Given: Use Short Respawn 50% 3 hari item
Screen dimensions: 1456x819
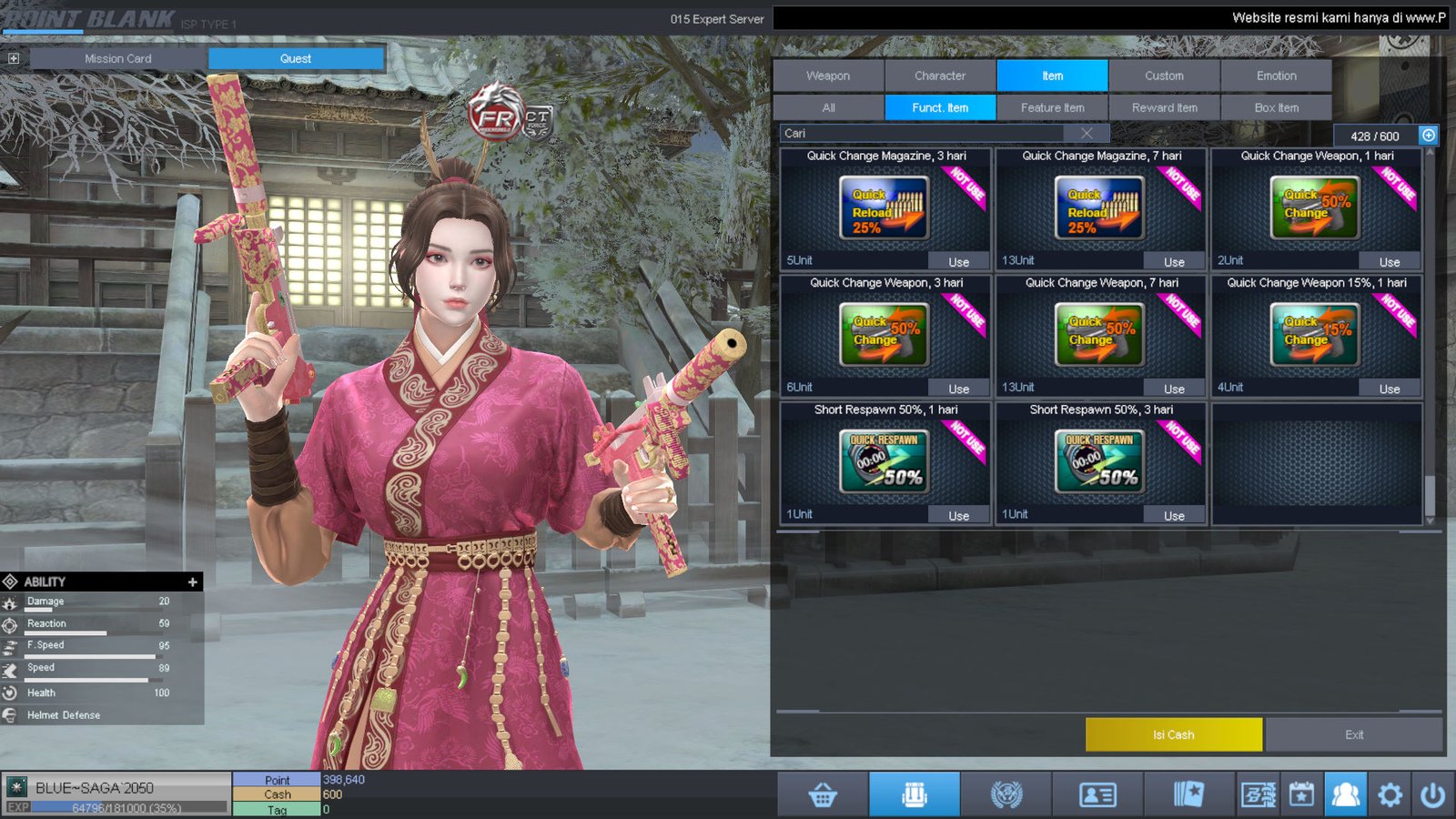Looking at the screenshot, I should pyautogui.click(x=1174, y=515).
